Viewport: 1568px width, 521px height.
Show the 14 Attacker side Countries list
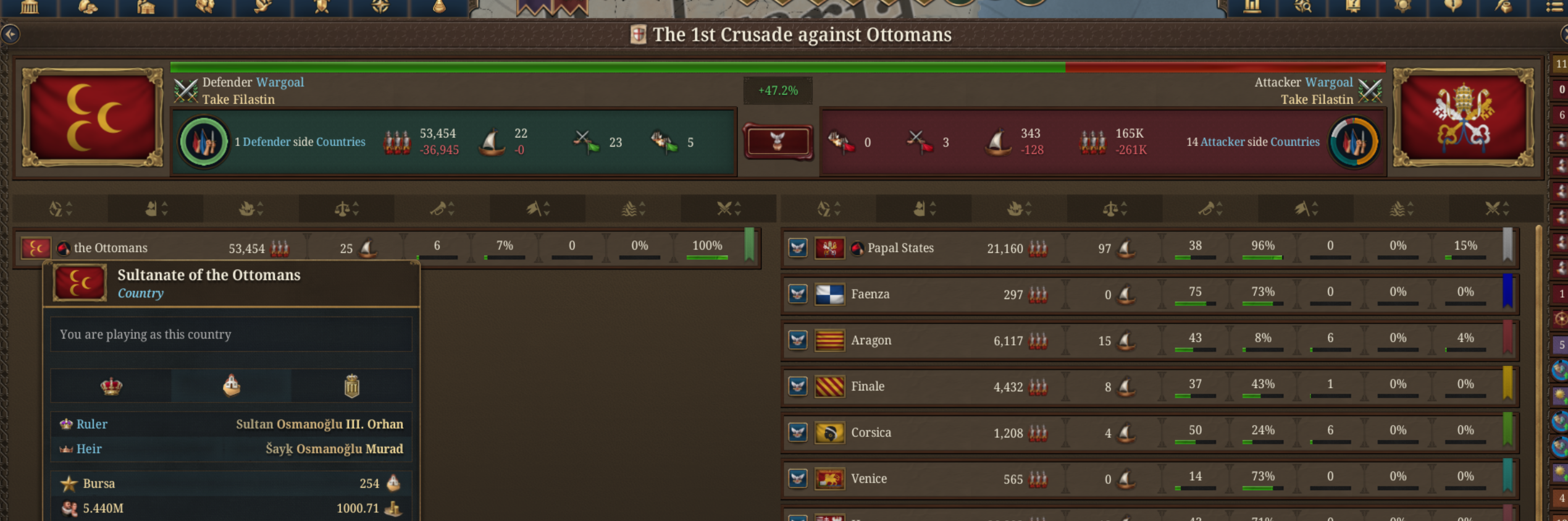(1252, 142)
